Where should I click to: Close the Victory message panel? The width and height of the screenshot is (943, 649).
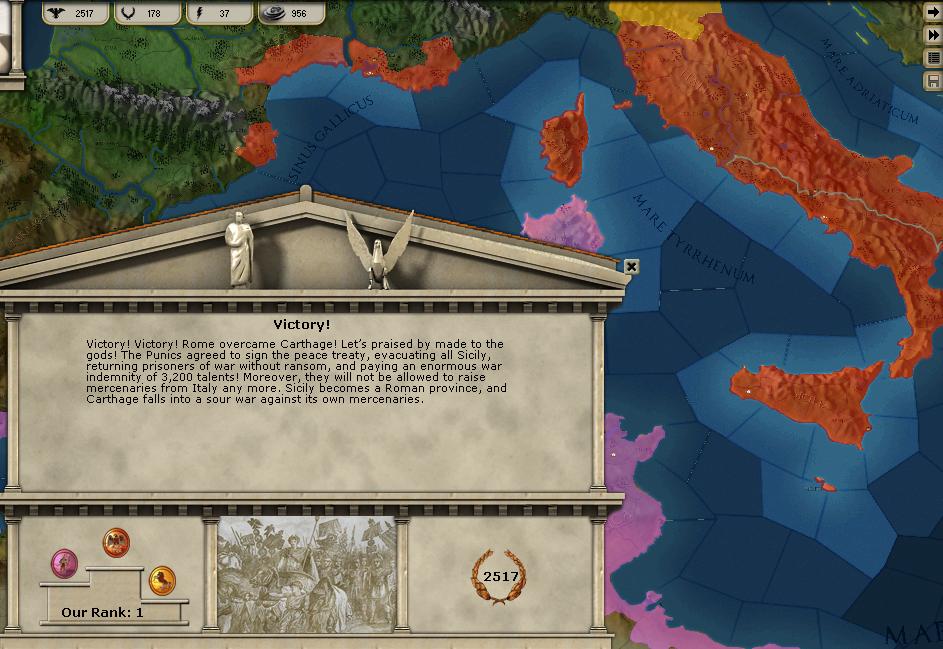click(631, 266)
